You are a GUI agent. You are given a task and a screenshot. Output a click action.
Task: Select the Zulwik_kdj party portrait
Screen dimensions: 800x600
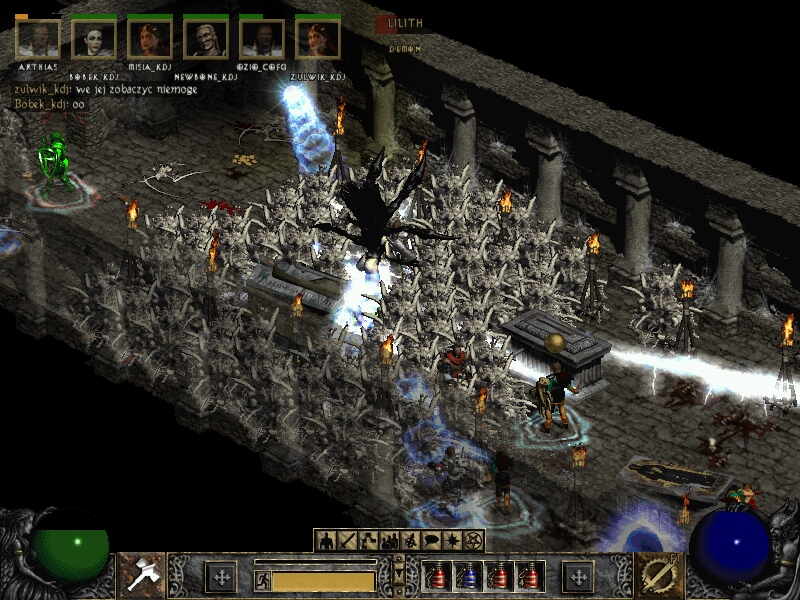click(x=318, y=39)
